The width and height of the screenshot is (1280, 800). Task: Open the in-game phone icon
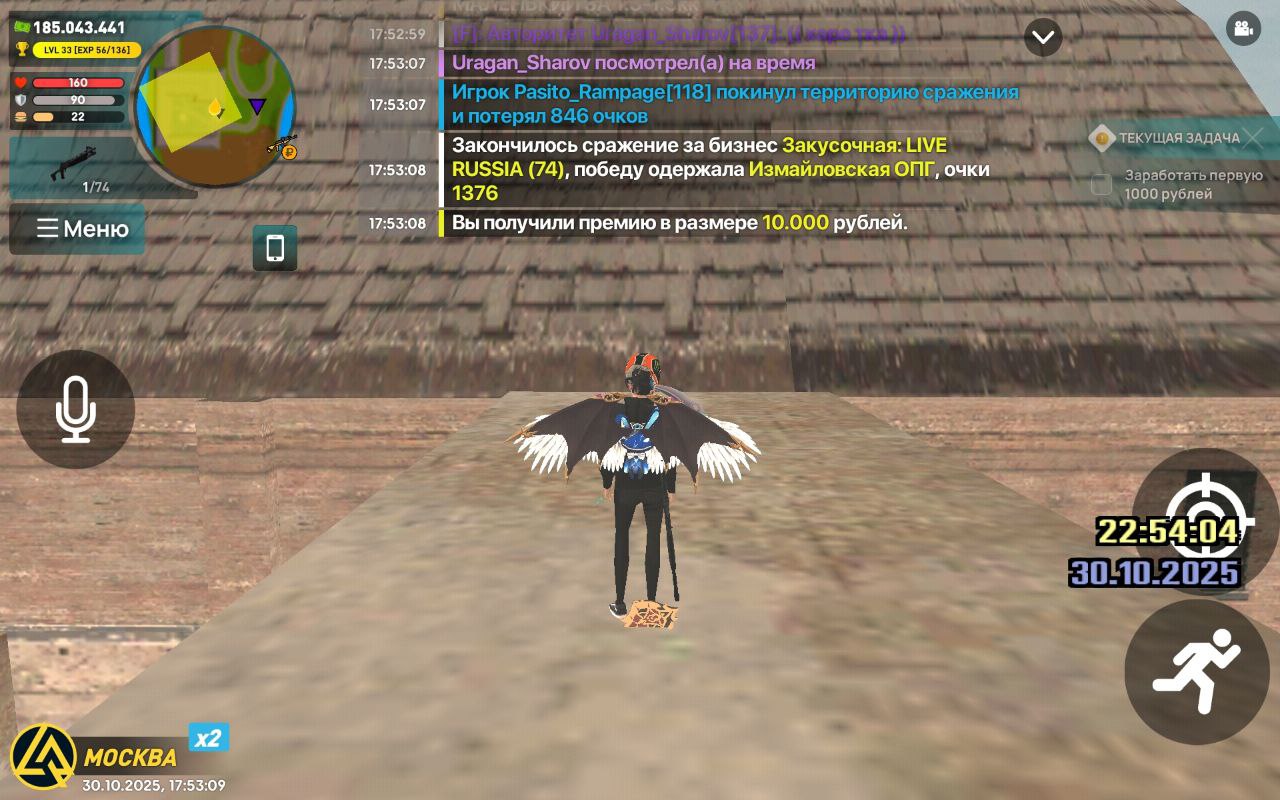(273, 248)
